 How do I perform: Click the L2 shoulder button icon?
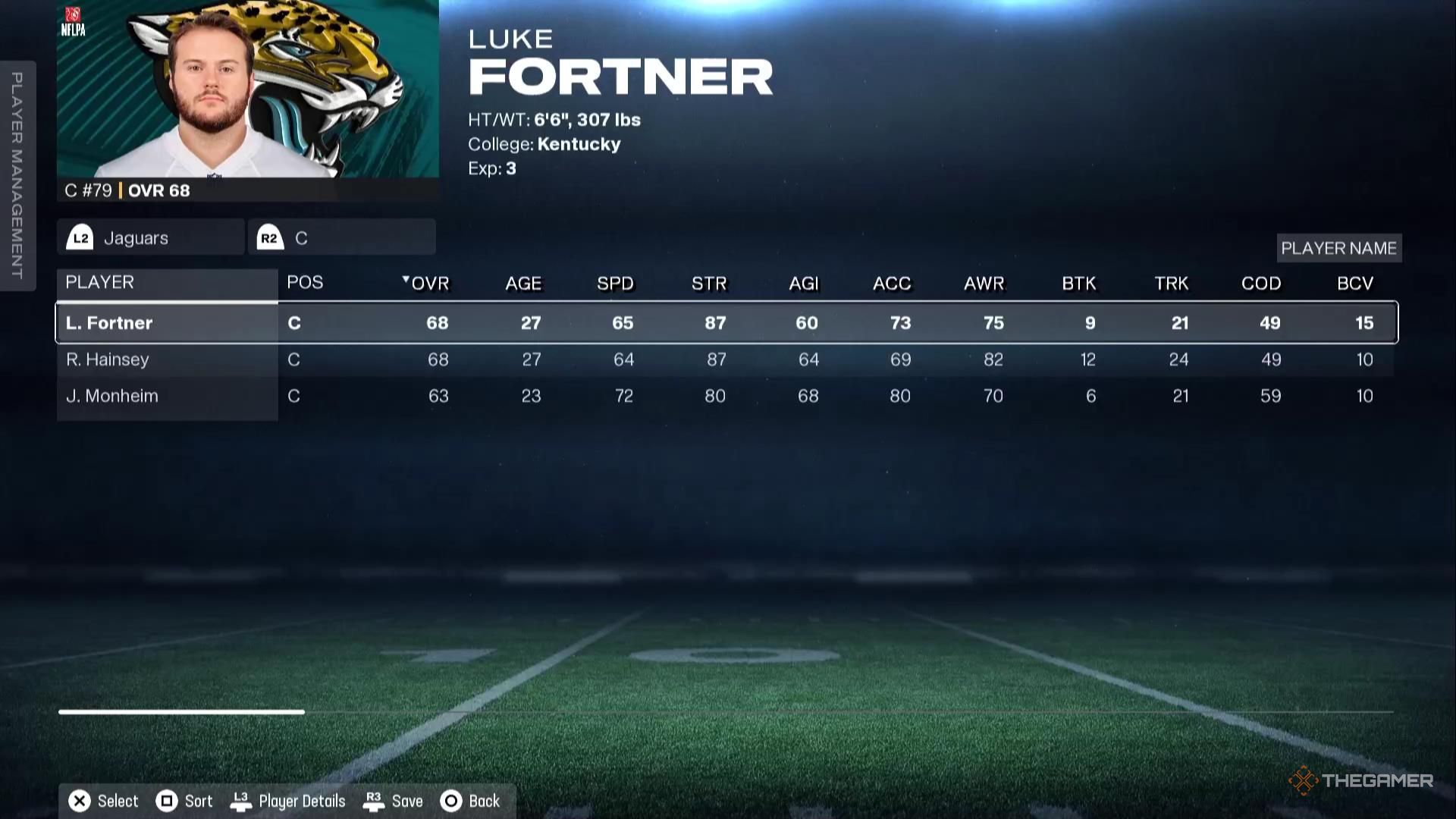[x=82, y=237]
